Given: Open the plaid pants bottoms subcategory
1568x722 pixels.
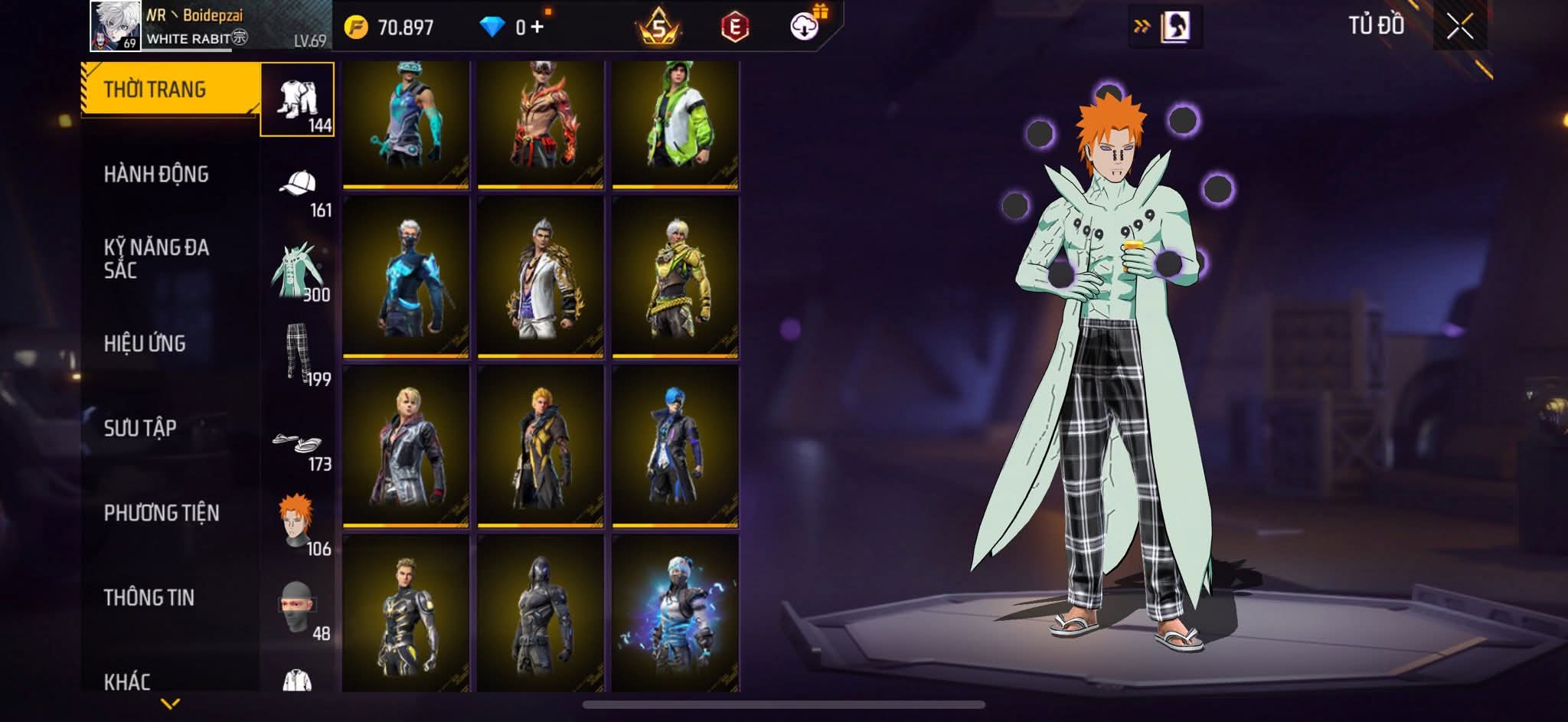Looking at the screenshot, I should tap(298, 353).
